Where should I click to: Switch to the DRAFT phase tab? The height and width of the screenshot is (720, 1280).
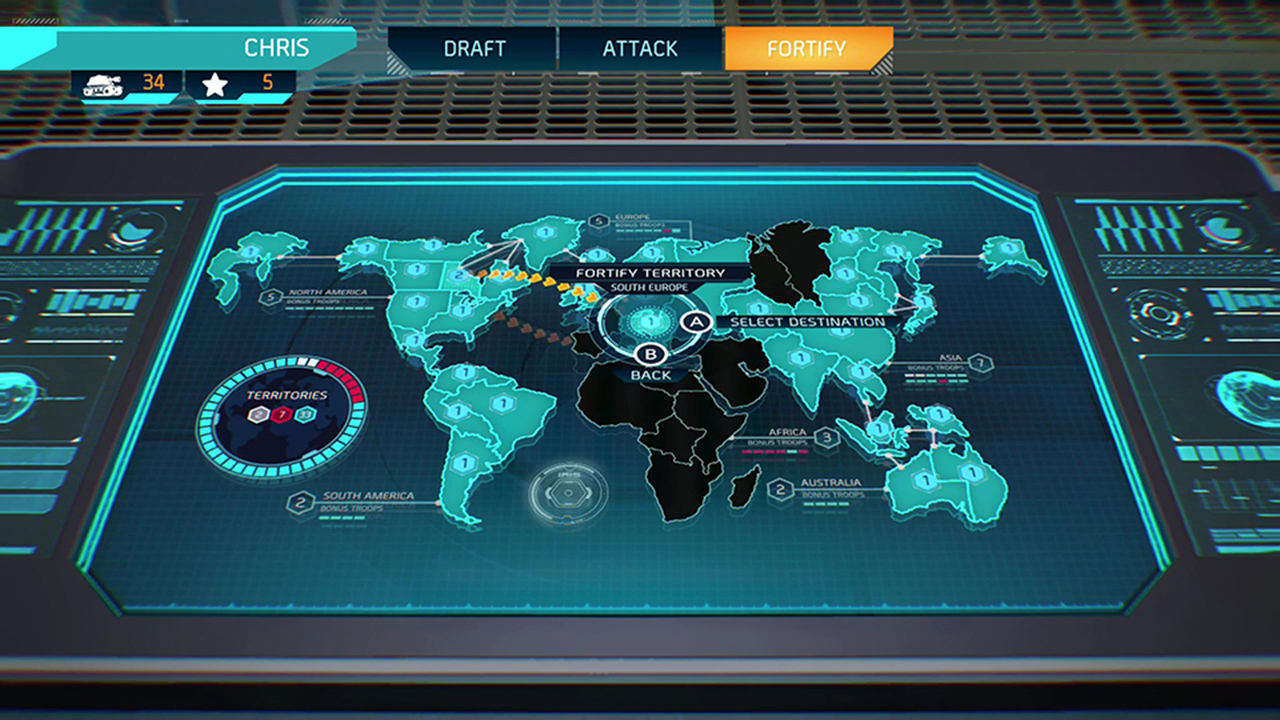click(475, 48)
